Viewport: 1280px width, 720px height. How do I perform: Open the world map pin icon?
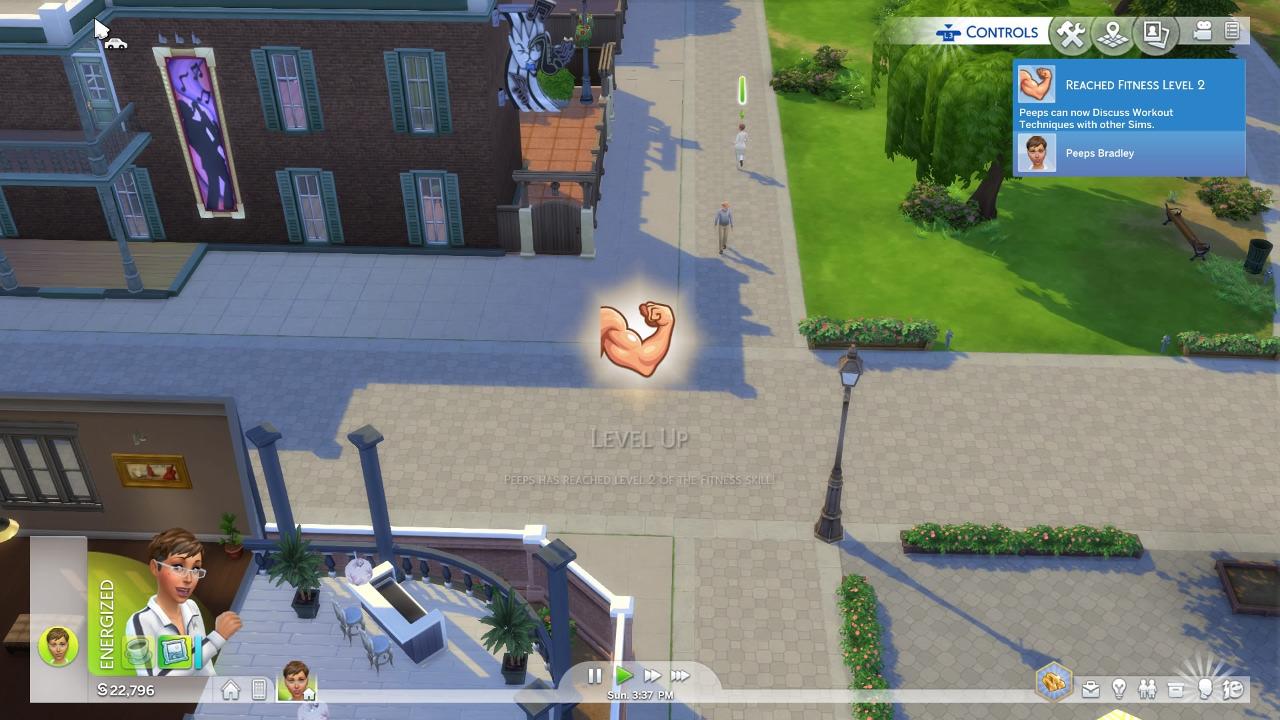1112,35
